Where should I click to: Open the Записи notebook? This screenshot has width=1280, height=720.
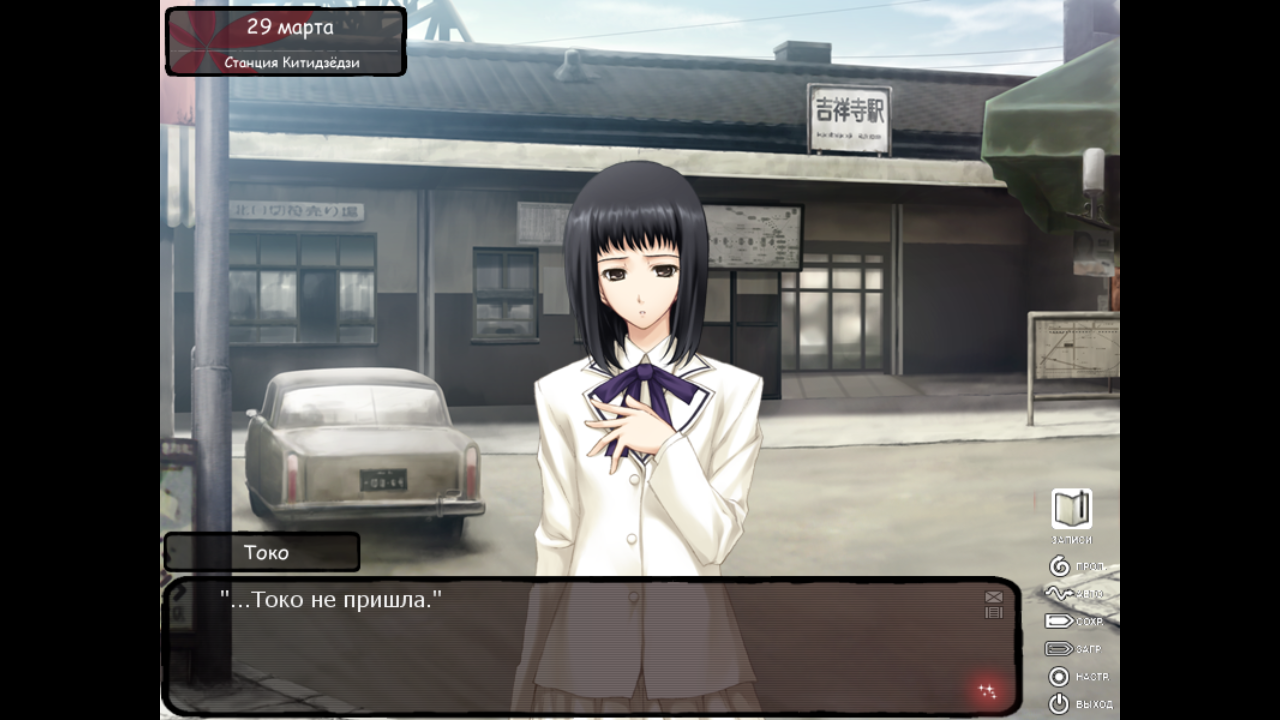coord(1071,510)
